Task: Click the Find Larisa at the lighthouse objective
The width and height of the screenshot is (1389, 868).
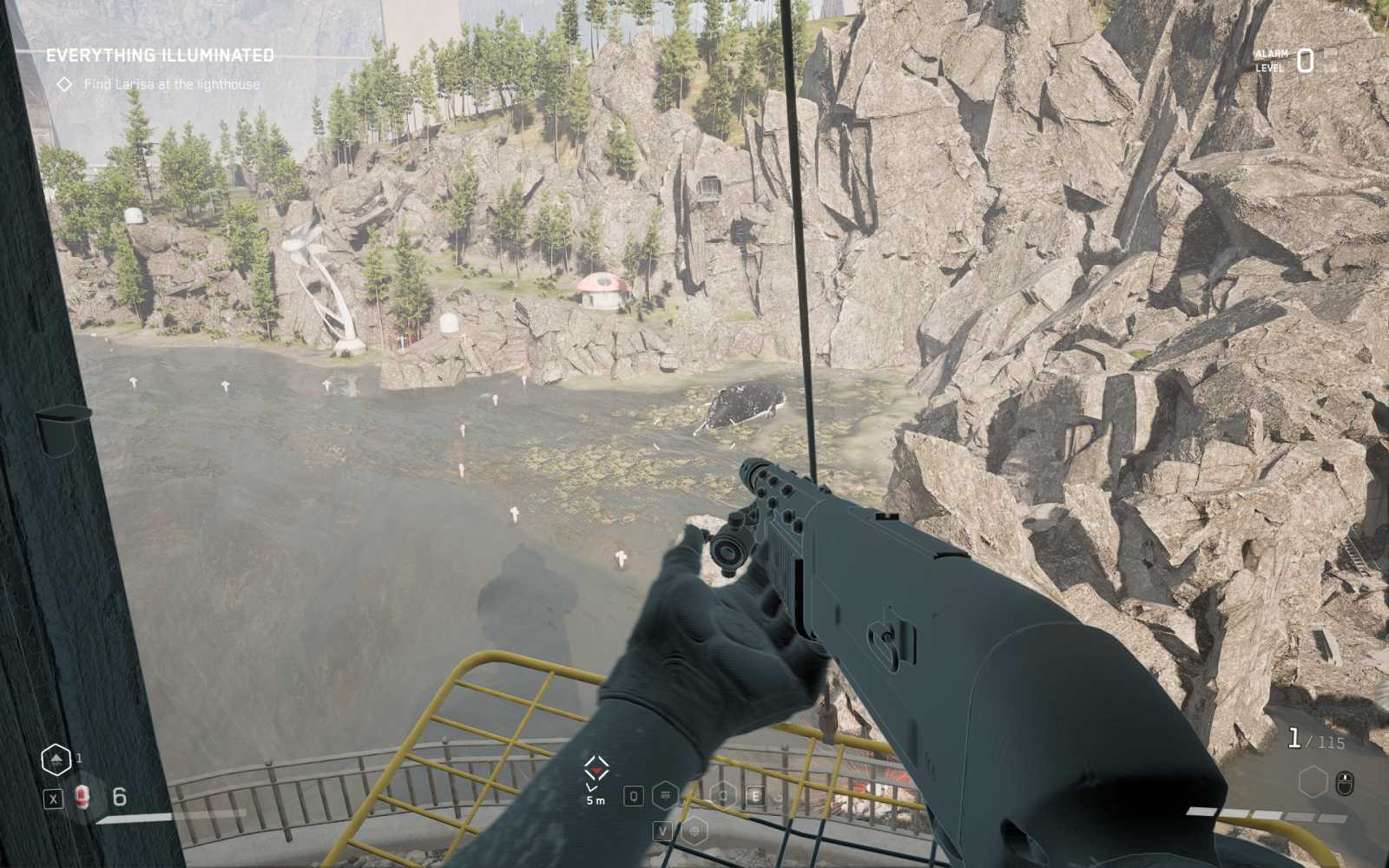Action: pos(171,85)
